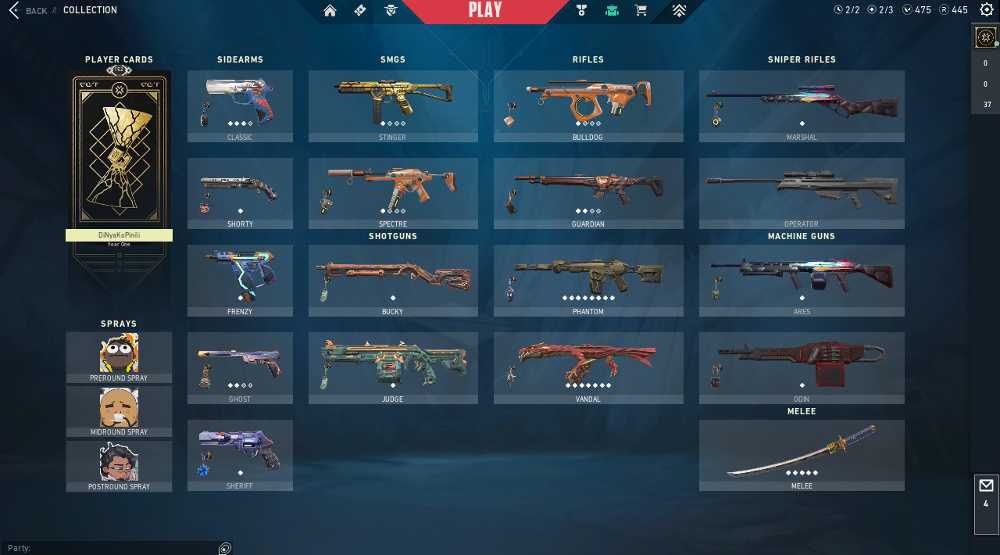Open the settings gear icon

986,10
